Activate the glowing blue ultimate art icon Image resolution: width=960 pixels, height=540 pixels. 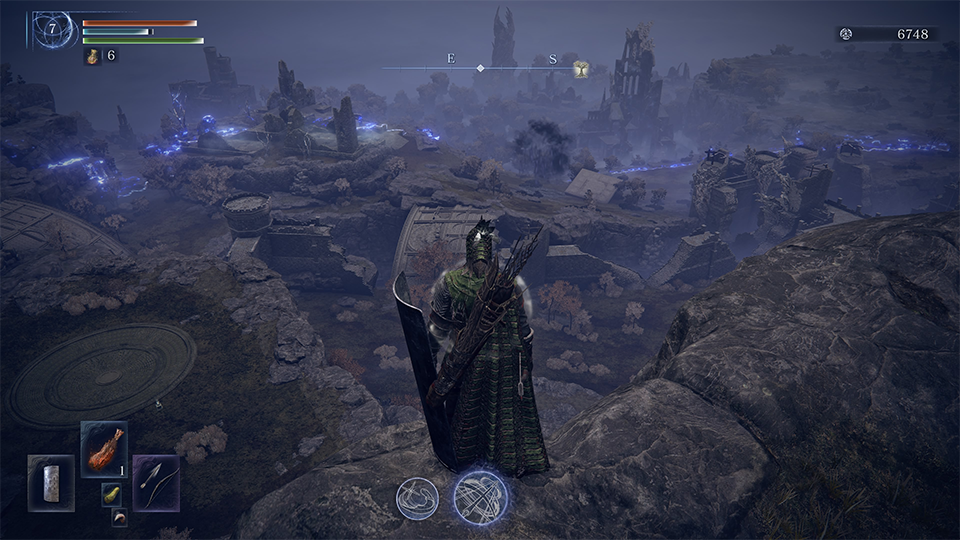click(480, 497)
